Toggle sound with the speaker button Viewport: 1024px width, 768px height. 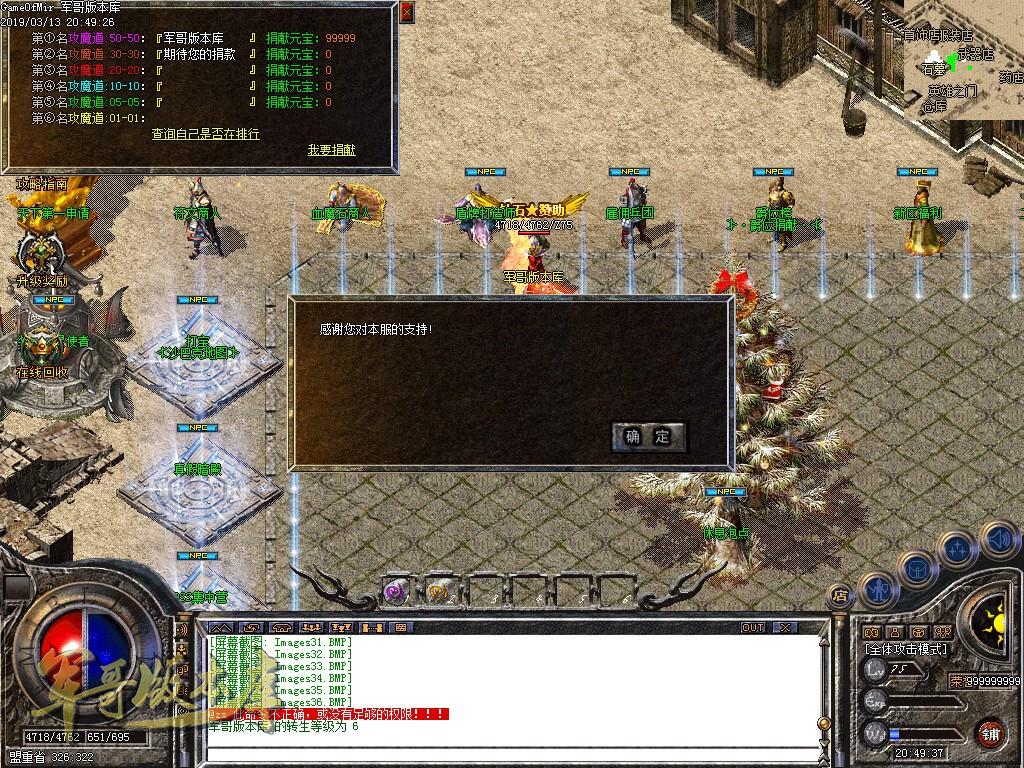tap(998, 540)
